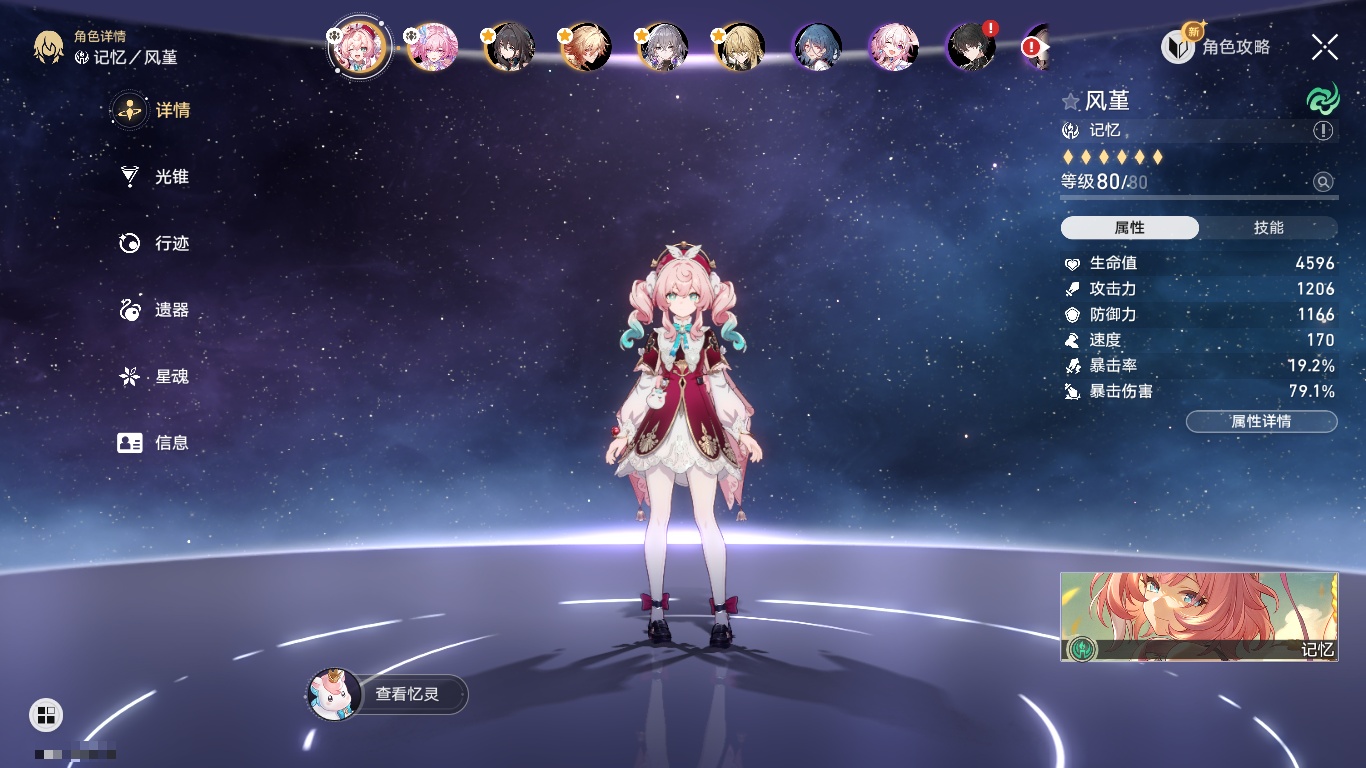The height and width of the screenshot is (768, 1366).
Task: Close the character details screen
Action: pos(1325,46)
